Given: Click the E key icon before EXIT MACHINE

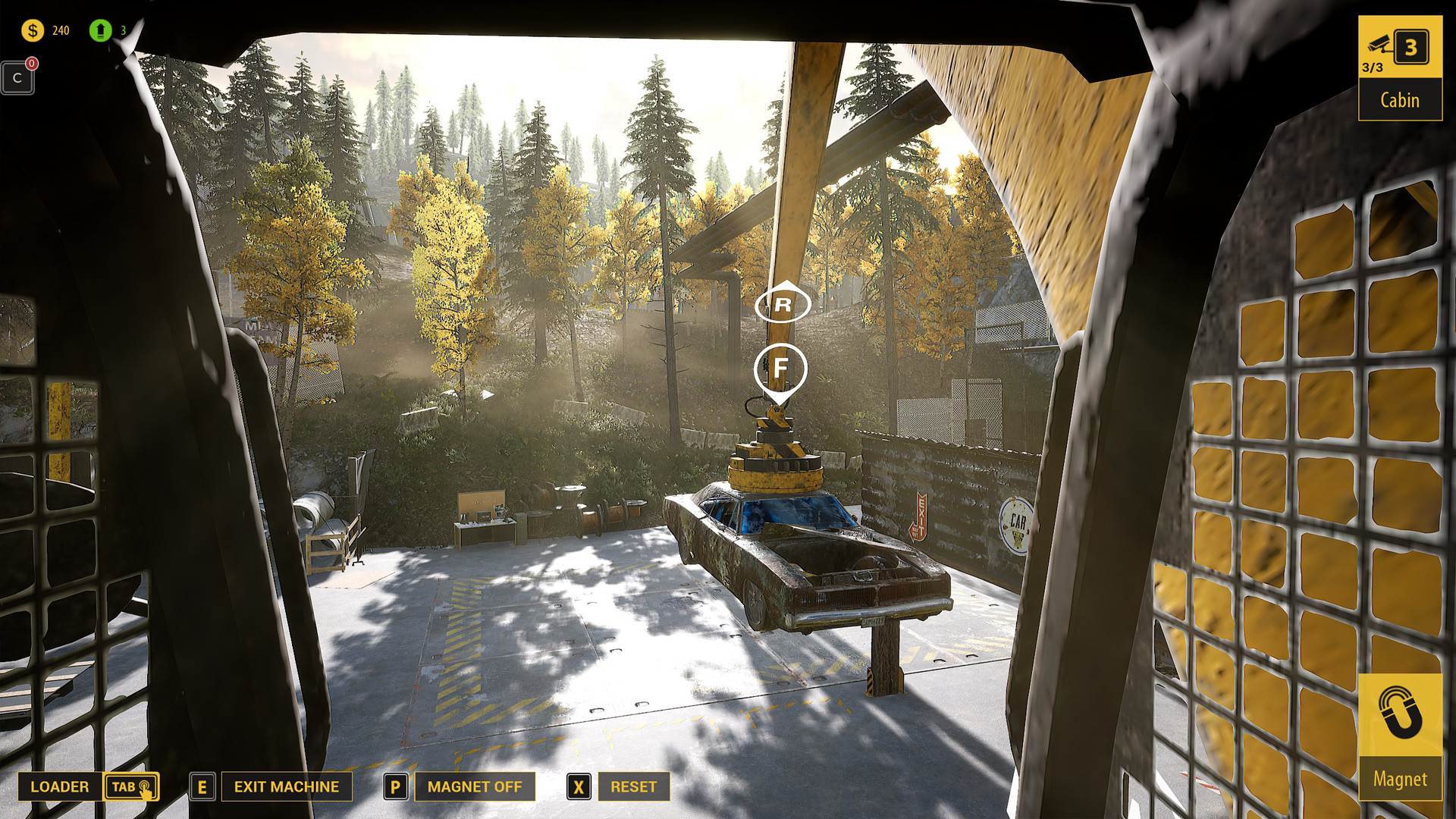Looking at the screenshot, I should (202, 786).
